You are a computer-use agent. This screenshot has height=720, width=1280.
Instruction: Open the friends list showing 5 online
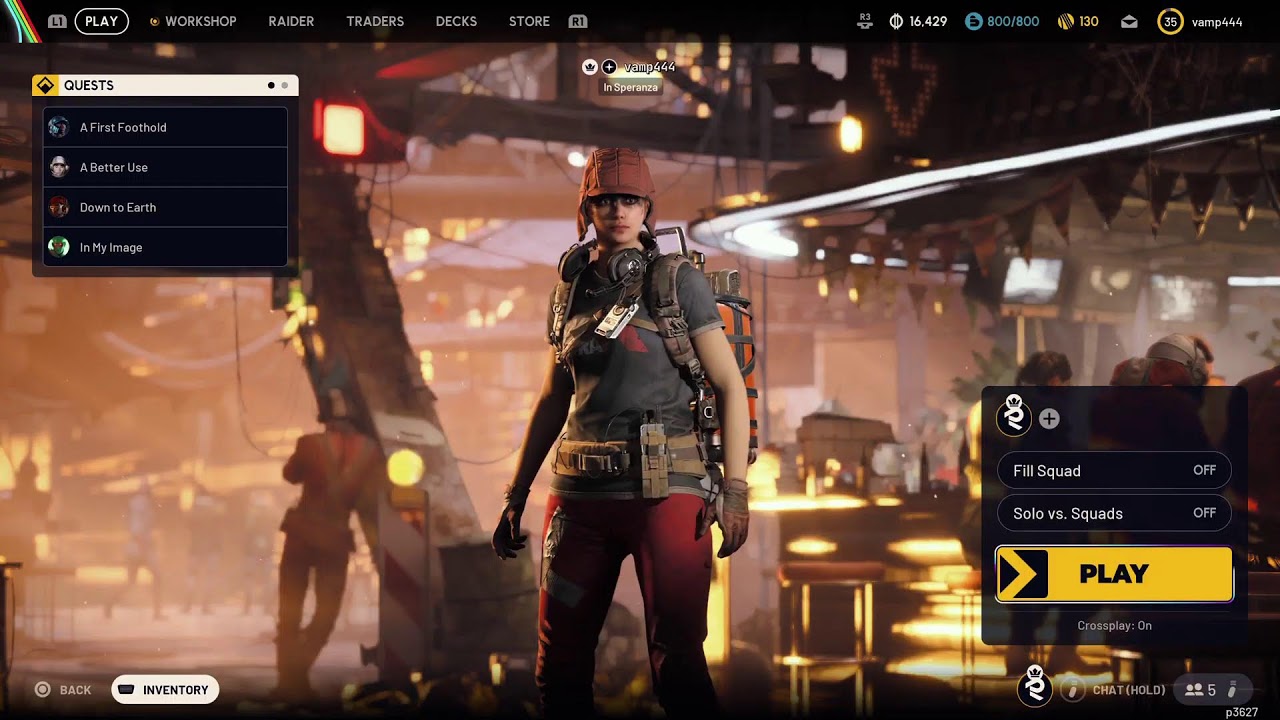(1200, 689)
